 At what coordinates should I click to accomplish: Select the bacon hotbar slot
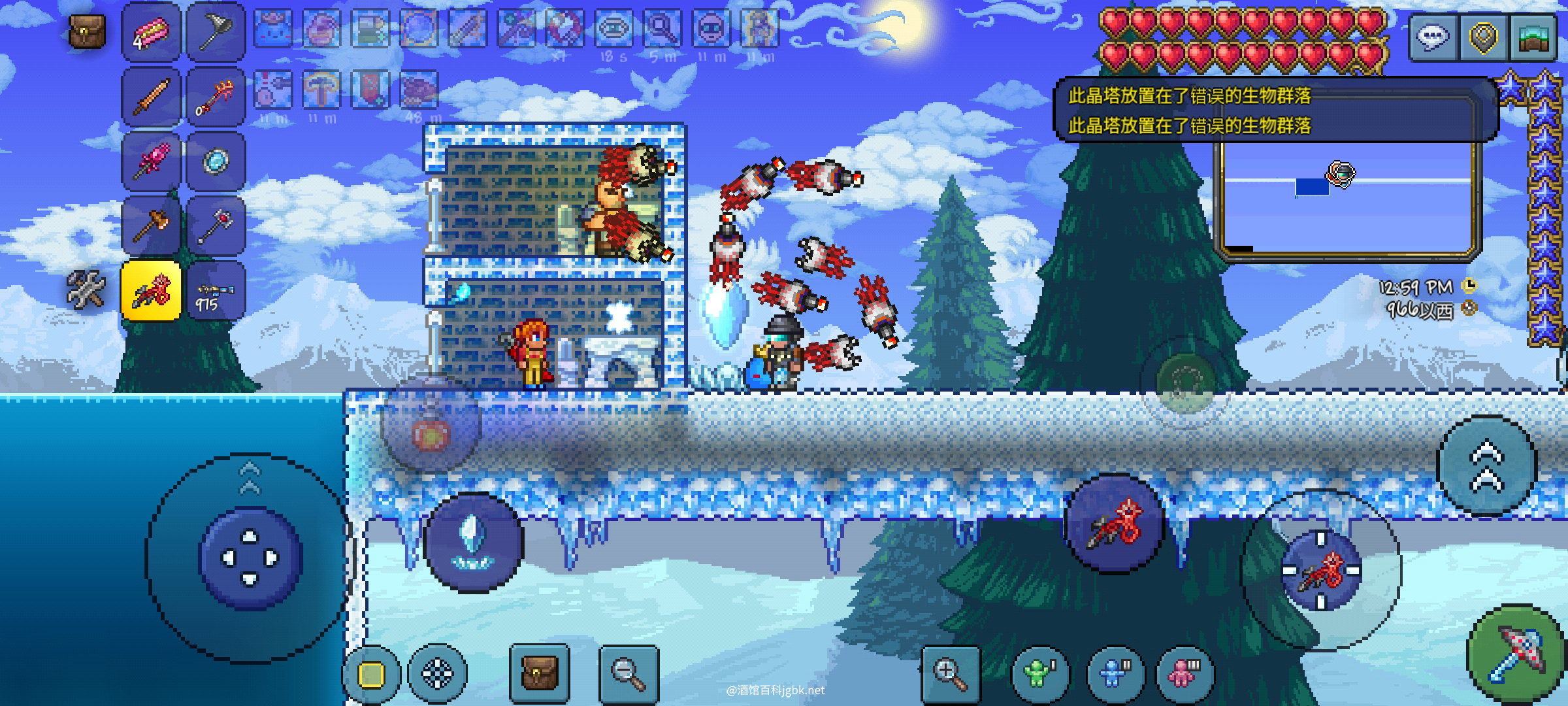click(151, 33)
